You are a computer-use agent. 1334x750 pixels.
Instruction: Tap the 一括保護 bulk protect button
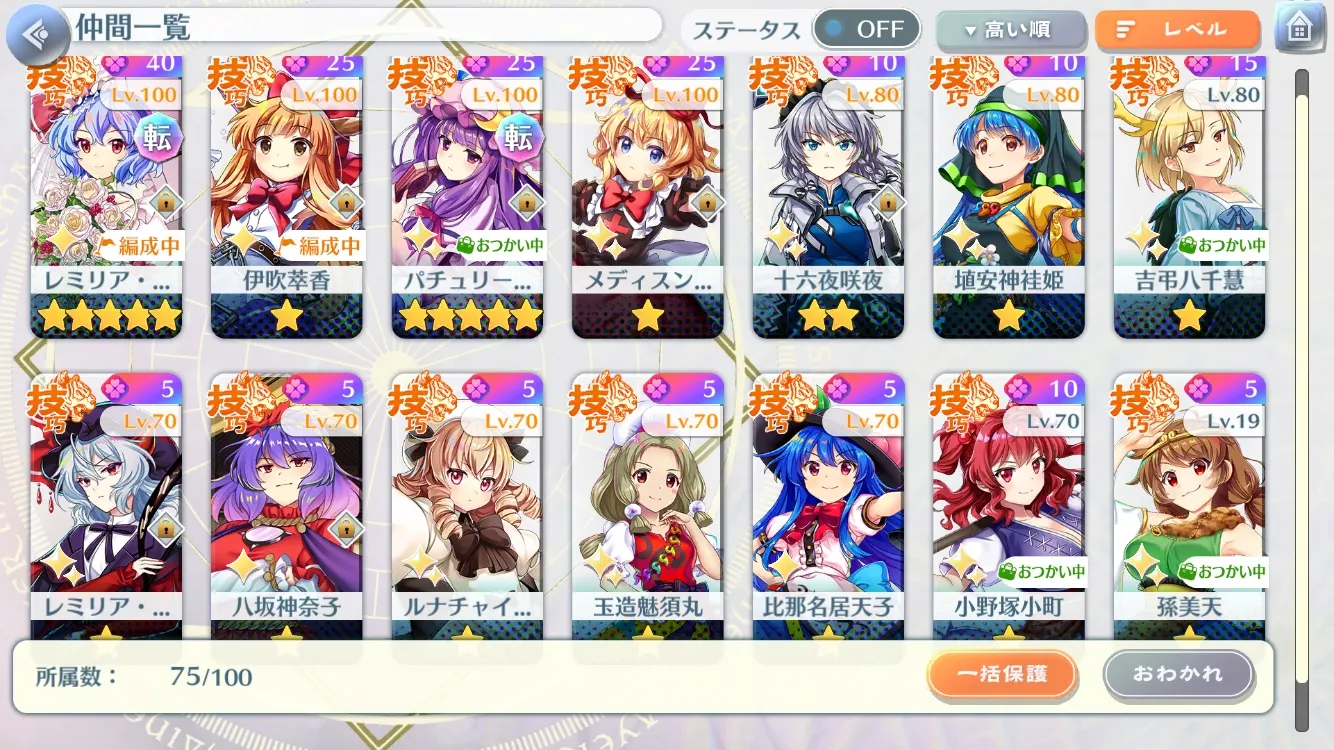1002,674
